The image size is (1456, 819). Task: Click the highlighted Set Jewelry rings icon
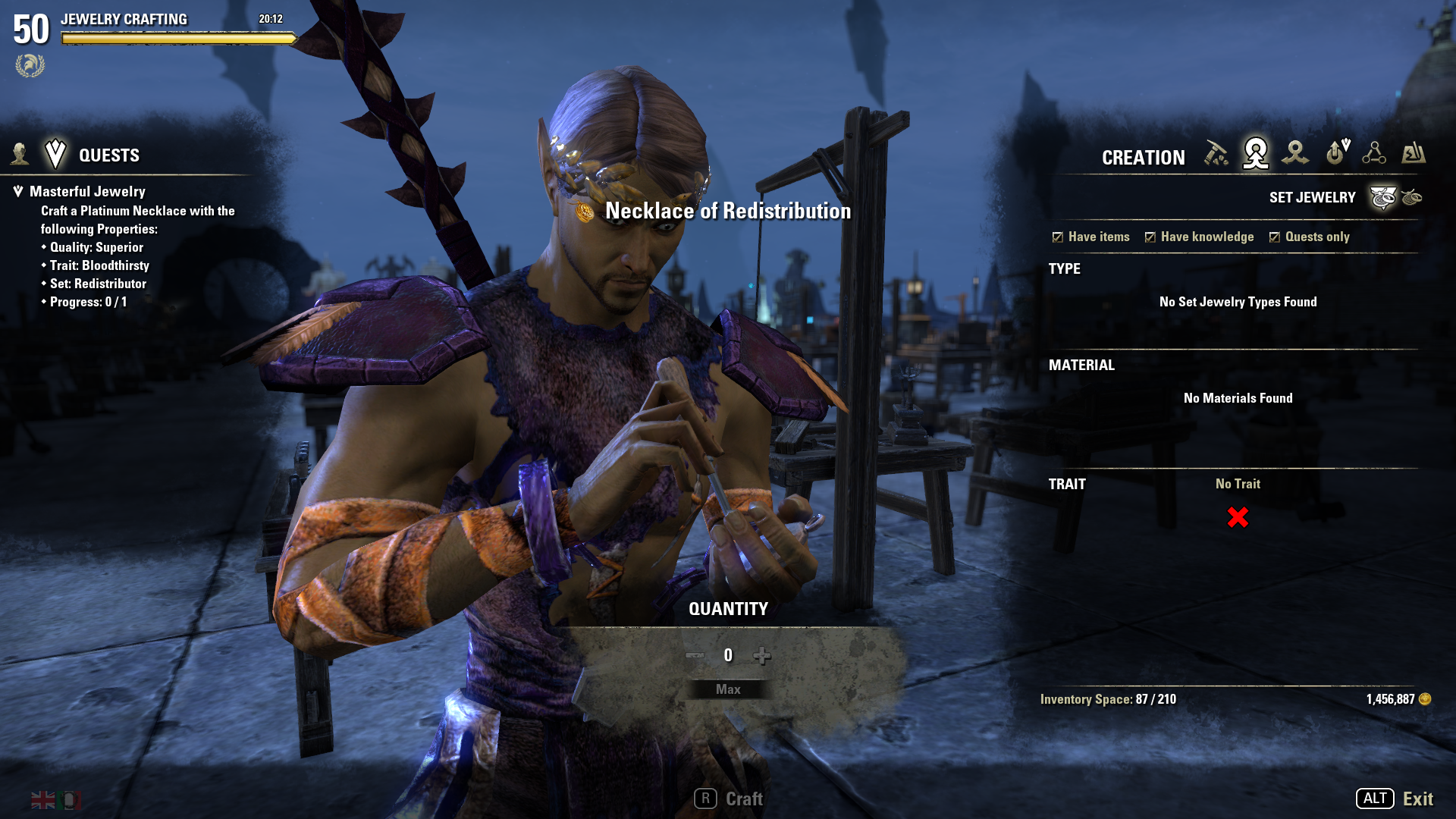click(x=1383, y=196)
